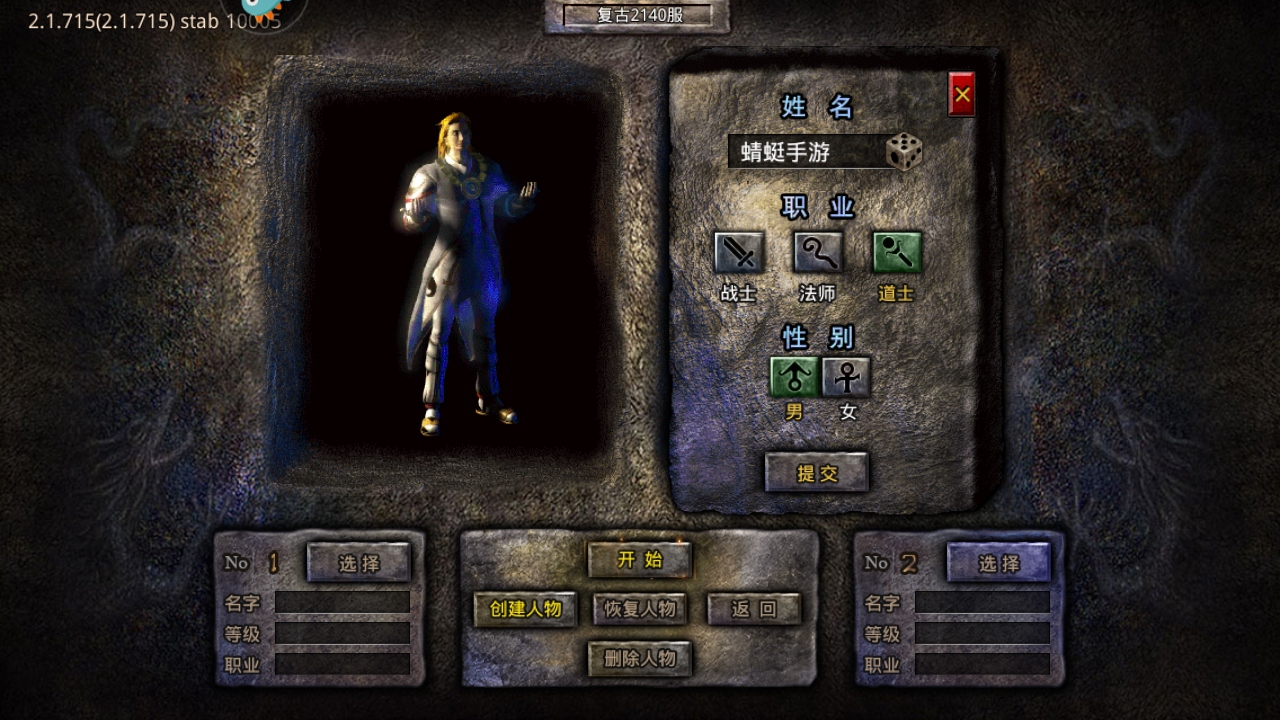Click the name input field
Screen dimensions: 1280x720
point(806,152)
